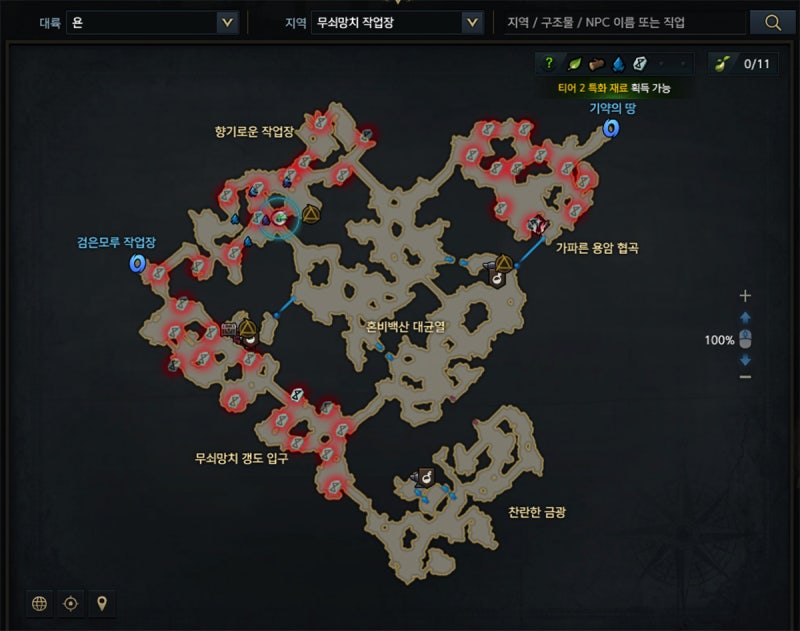Zoom out the map with minus button
The width and height of the screenshot is (800, 631).
[x=744, y=376]
